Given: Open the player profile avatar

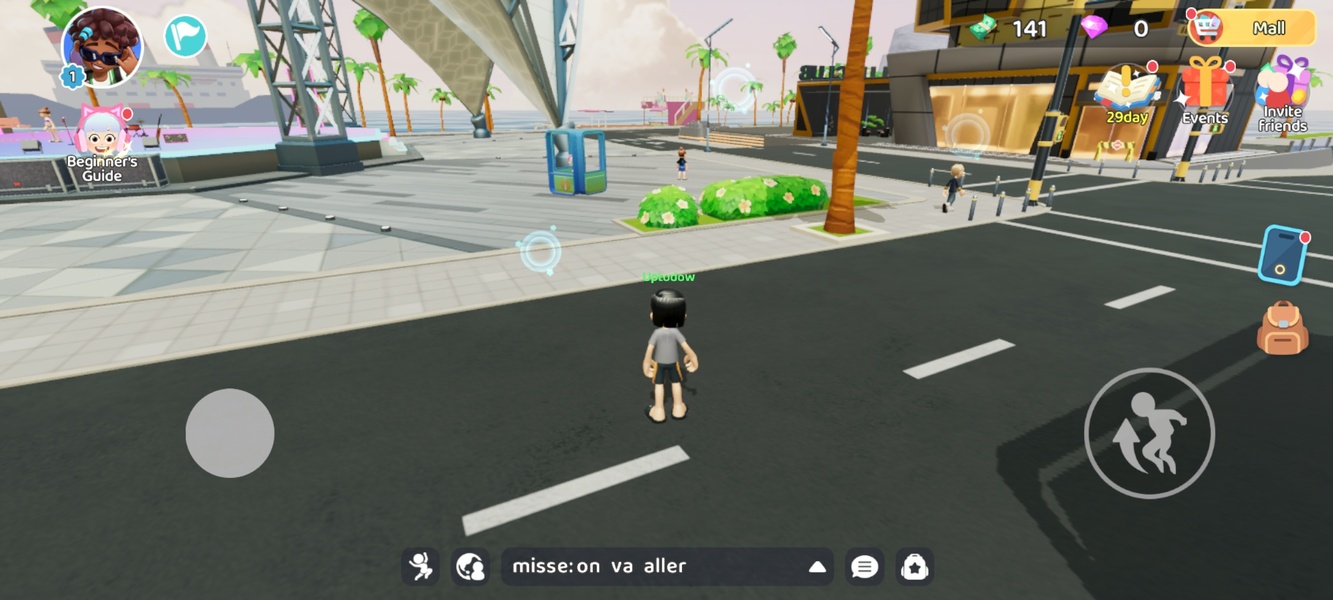Looking at the screenshot, I should coord(102,47).
